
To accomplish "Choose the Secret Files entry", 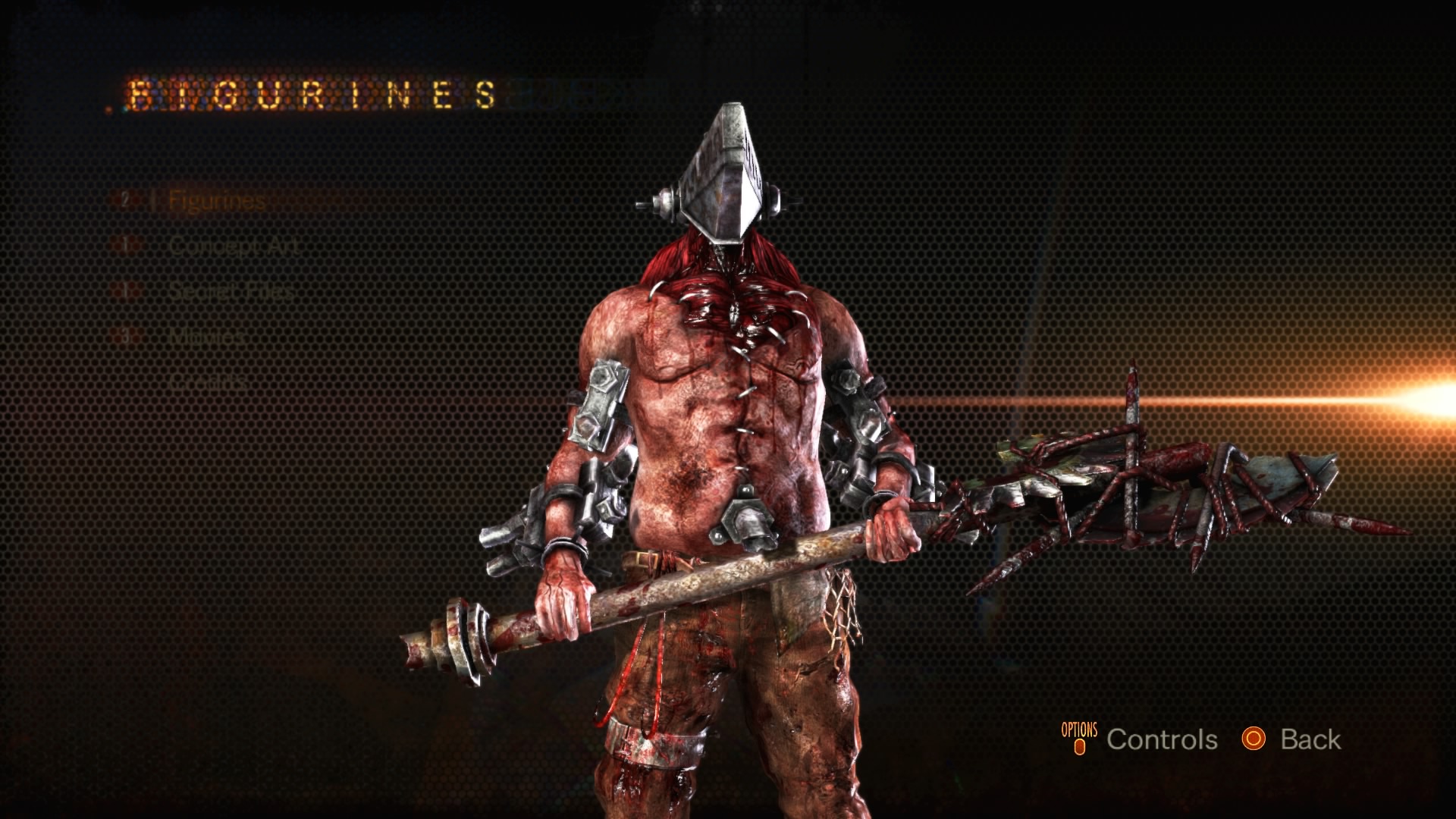I will click(x=231, y=290).
